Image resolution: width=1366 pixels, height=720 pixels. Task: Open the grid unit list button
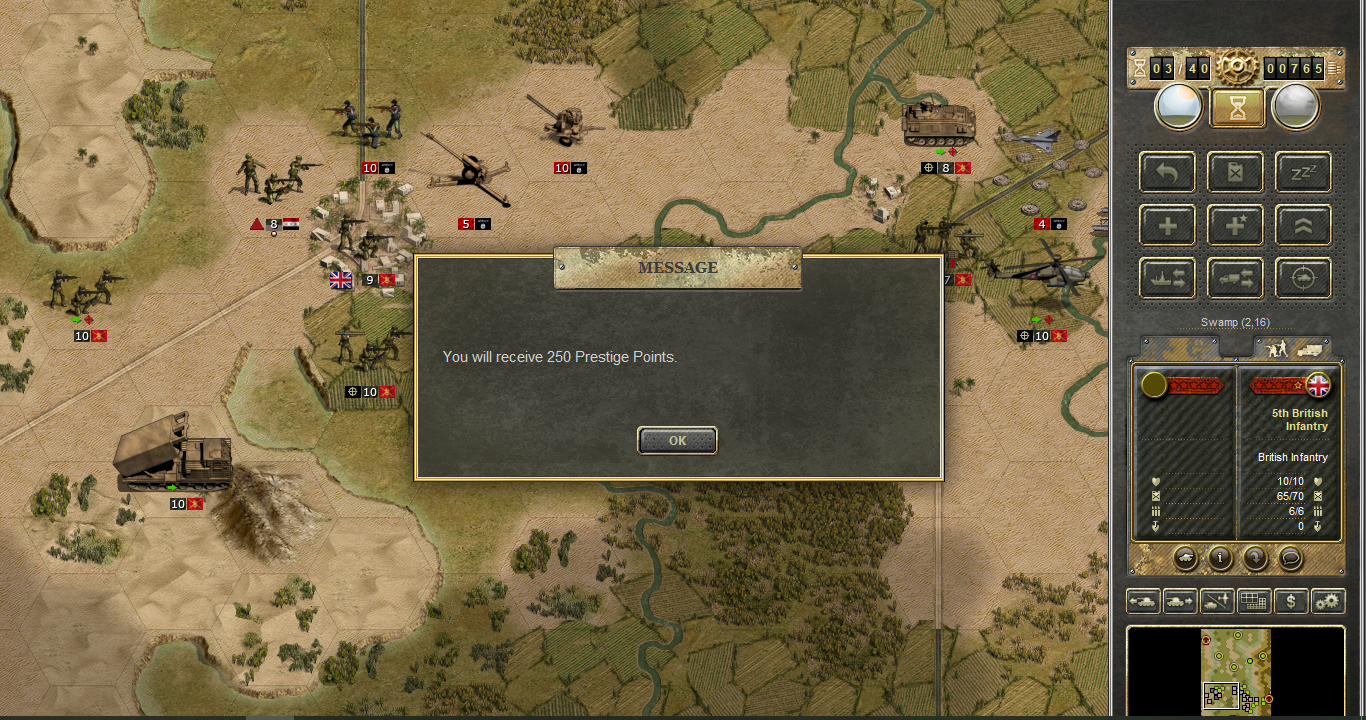tap(1254, 601)
